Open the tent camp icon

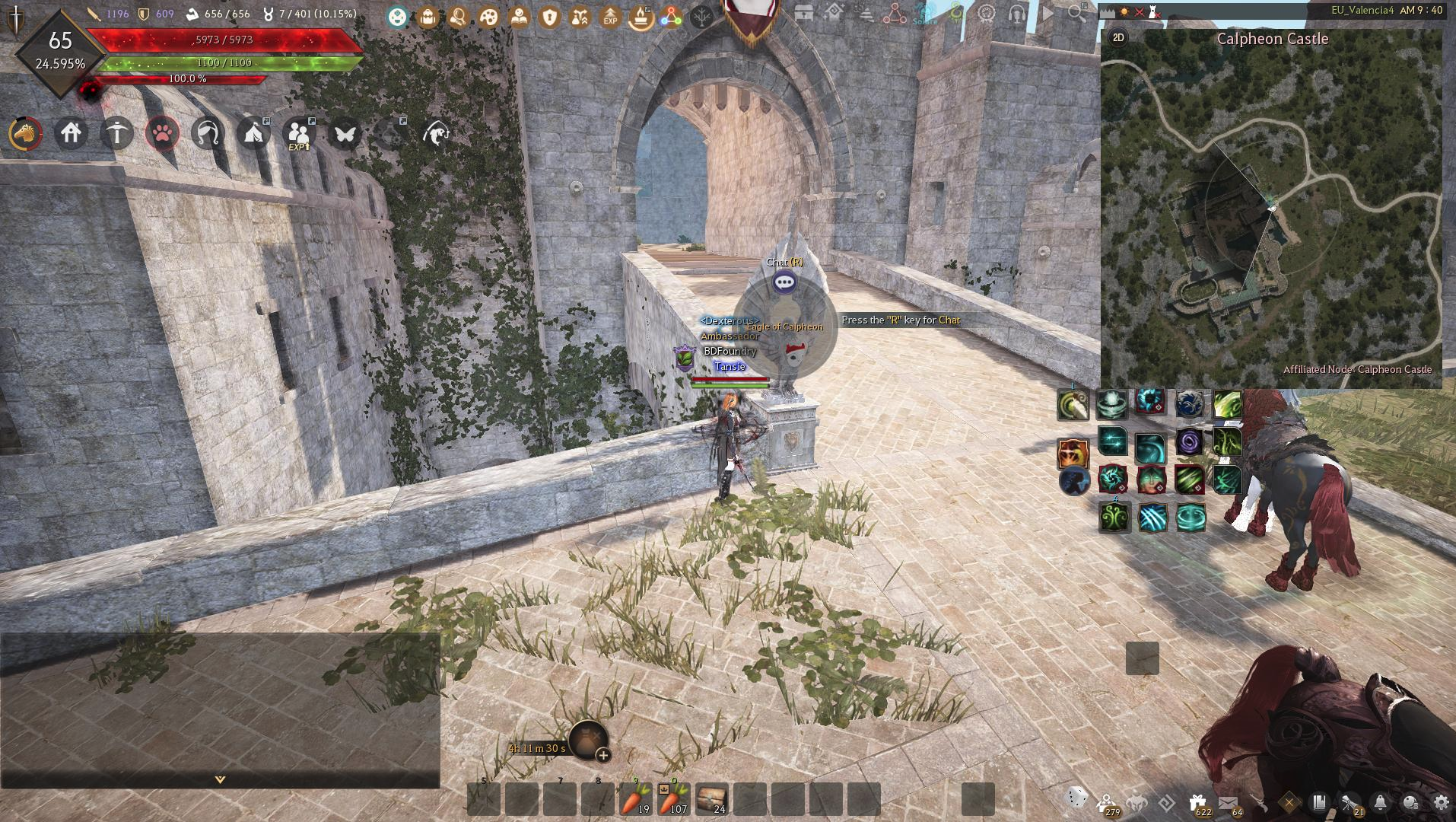coord(253,134)
